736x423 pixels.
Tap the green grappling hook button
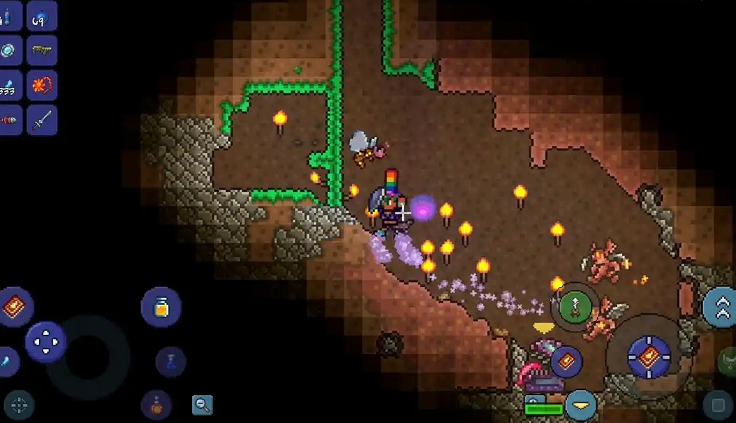(x=575, y=307)
